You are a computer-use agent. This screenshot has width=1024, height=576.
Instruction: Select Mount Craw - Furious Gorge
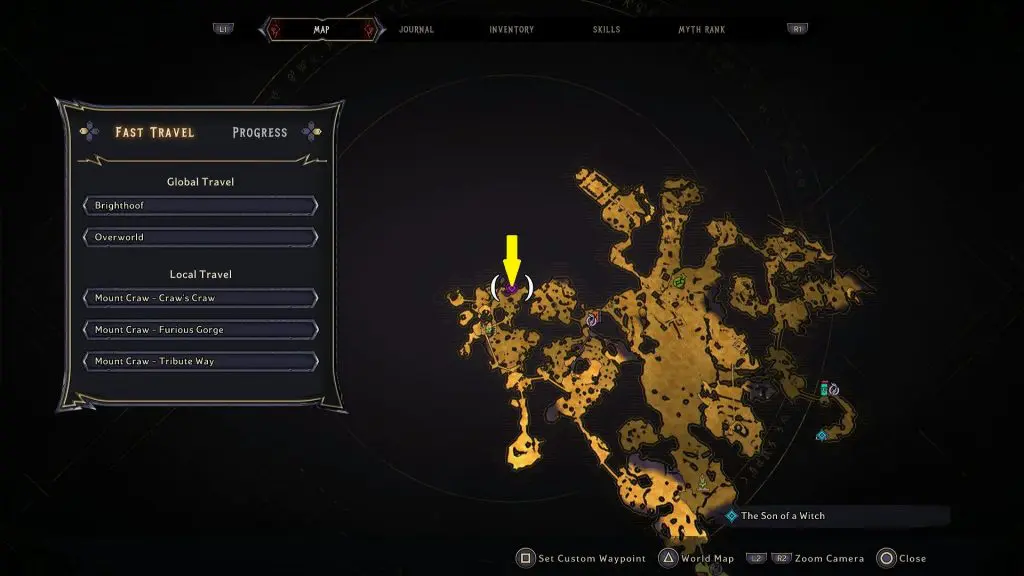[x=200, y=330]
